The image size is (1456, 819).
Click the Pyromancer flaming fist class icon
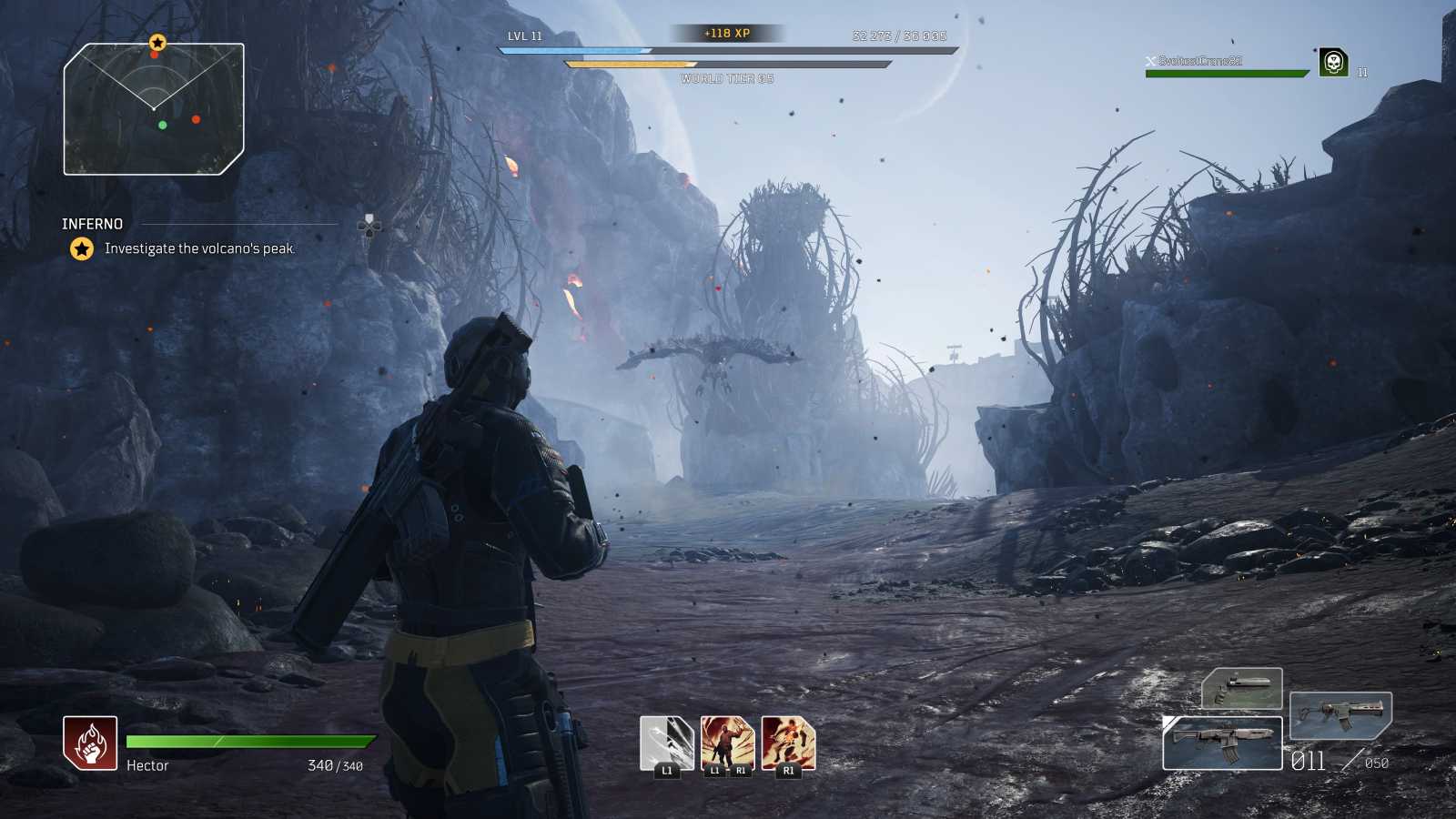pos(90,743)
